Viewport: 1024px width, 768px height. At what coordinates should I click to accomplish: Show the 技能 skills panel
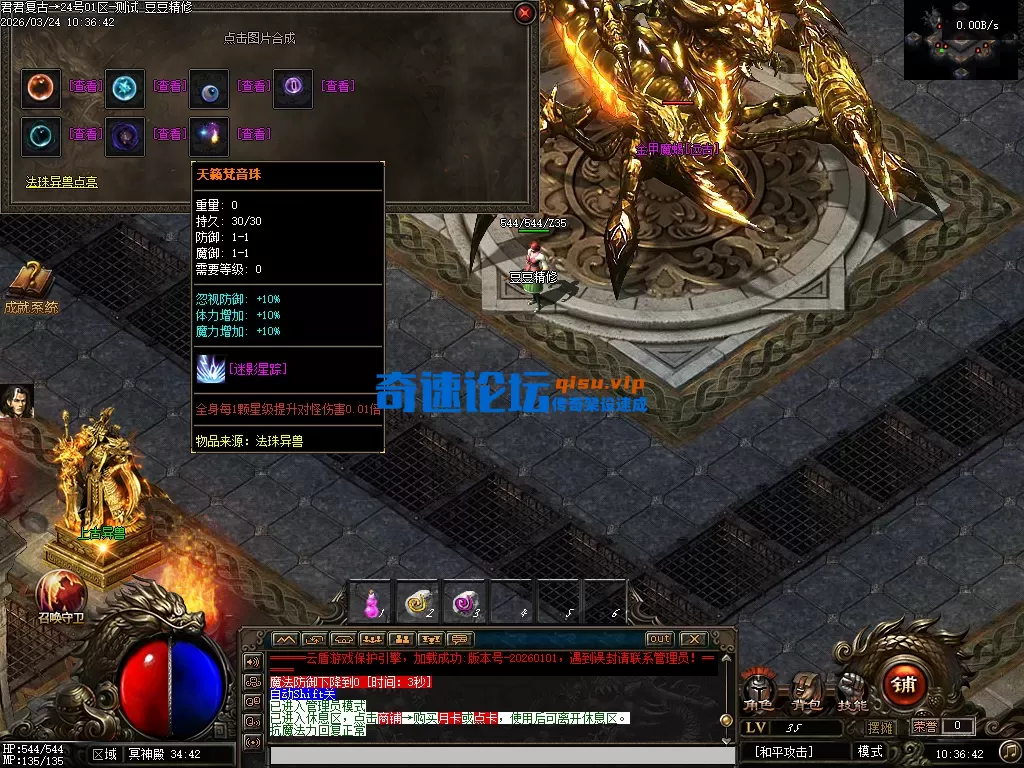[852, 689]
